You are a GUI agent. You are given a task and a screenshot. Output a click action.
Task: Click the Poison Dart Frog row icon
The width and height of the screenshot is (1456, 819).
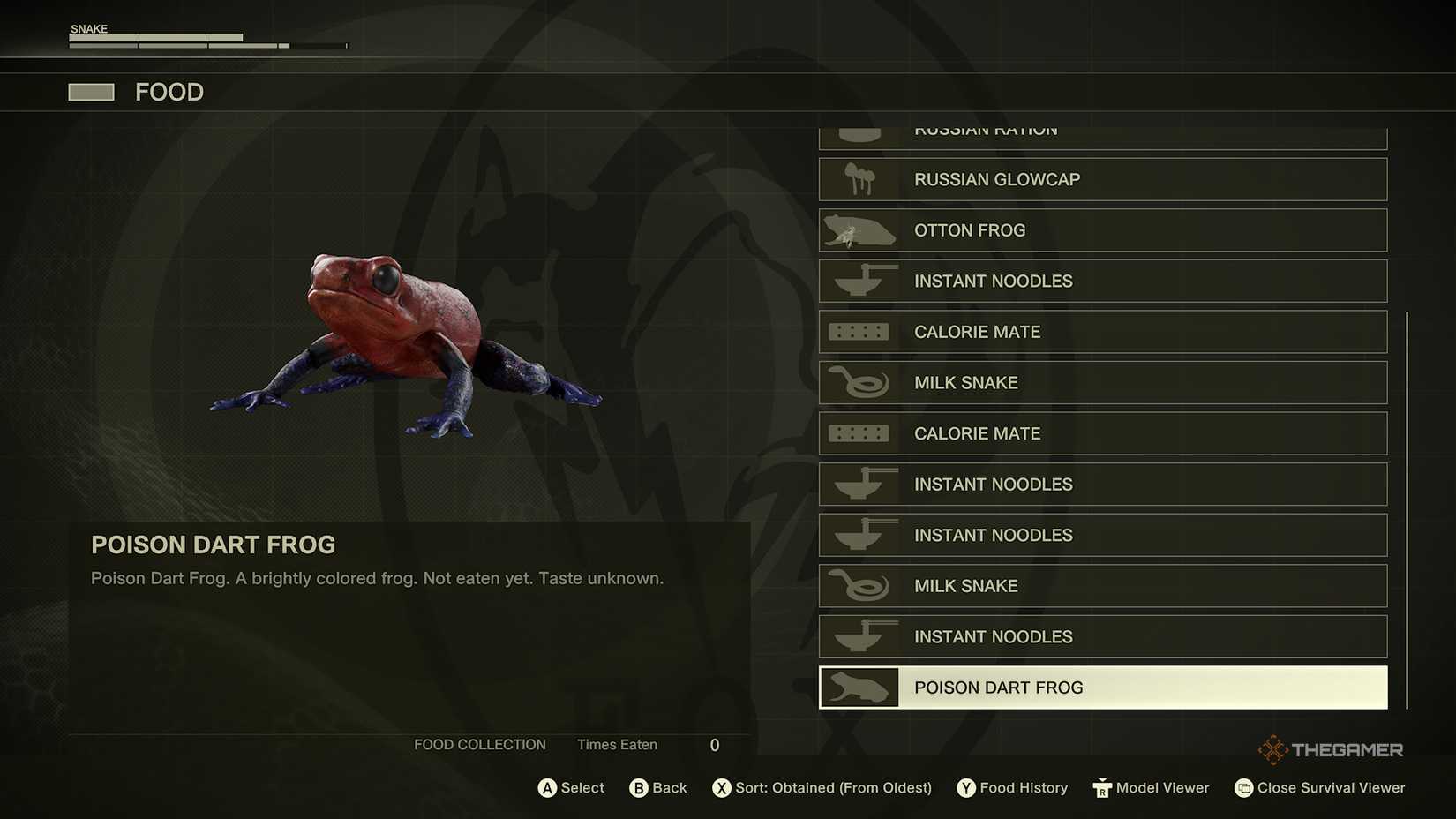(x=858, y=687)
